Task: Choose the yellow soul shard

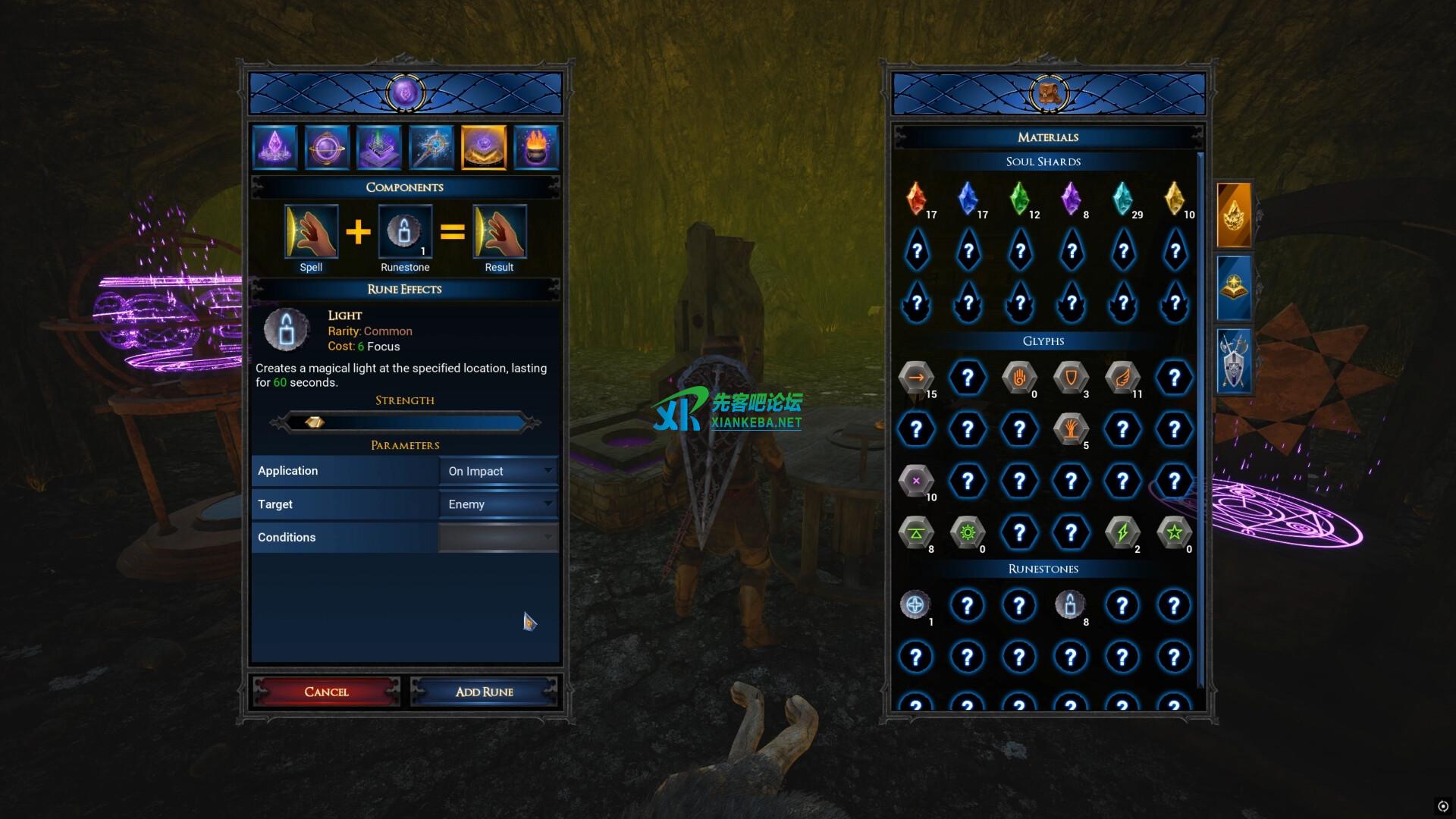Action: [x=1174, y=199]
